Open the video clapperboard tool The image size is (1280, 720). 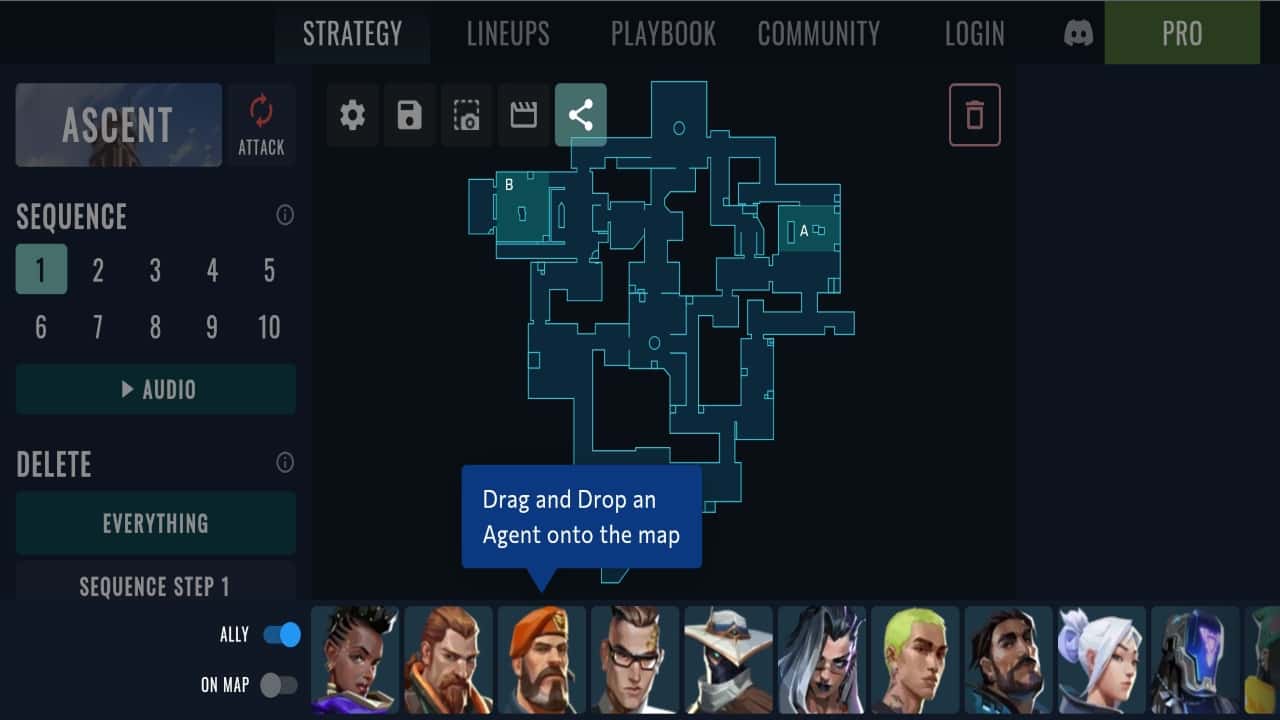(x=523, y=114)
